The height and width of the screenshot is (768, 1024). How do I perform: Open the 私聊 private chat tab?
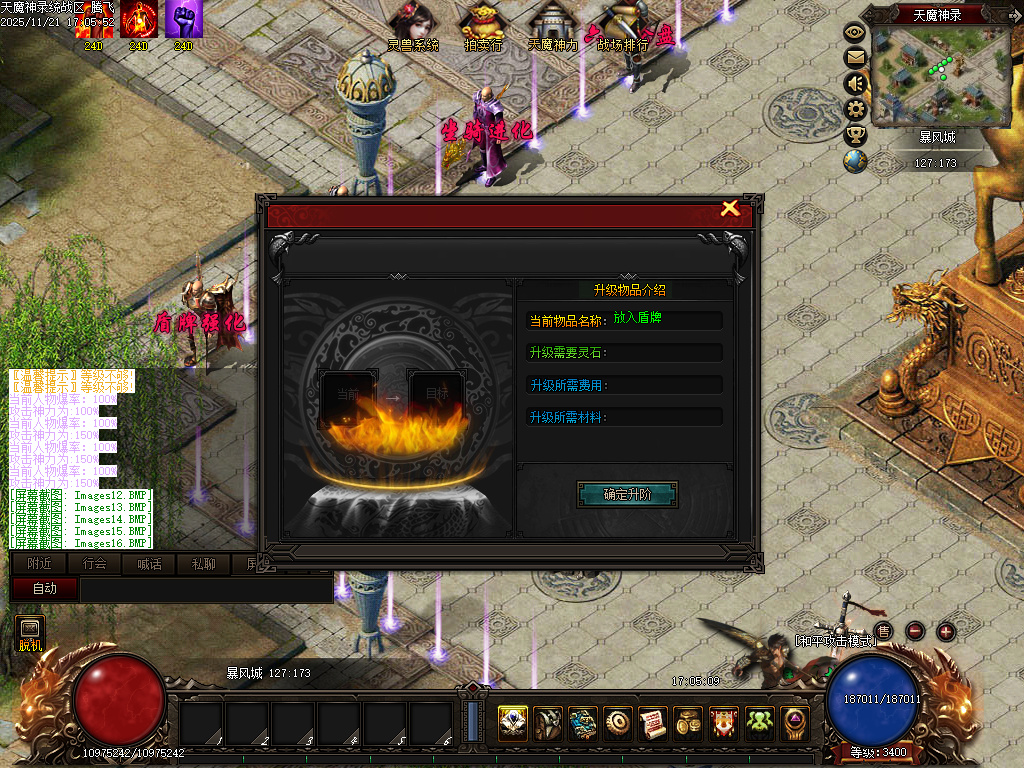click(203, 564)
